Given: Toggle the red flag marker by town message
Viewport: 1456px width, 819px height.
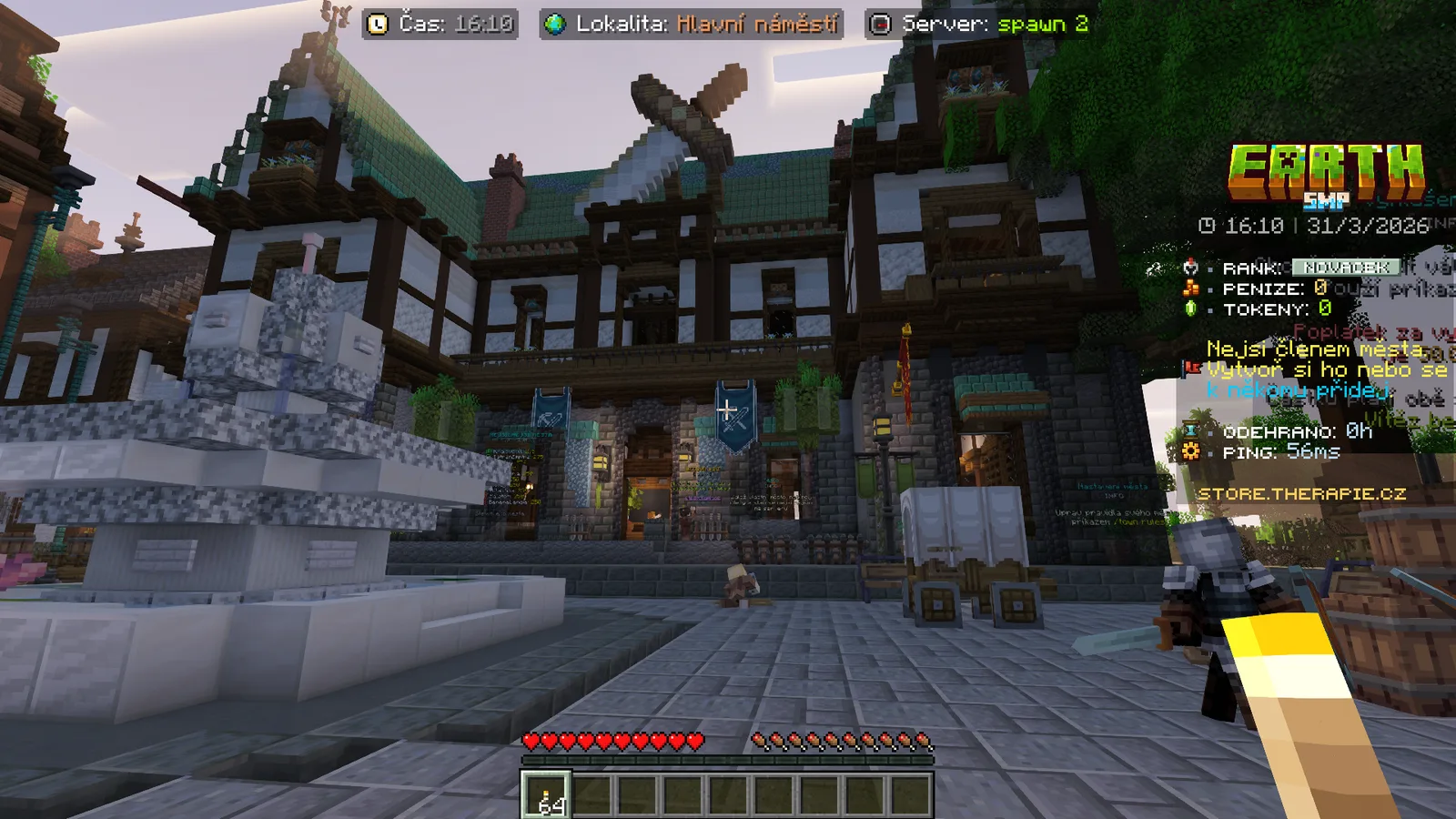Looking at the screenshot, I should point(1189,368).
